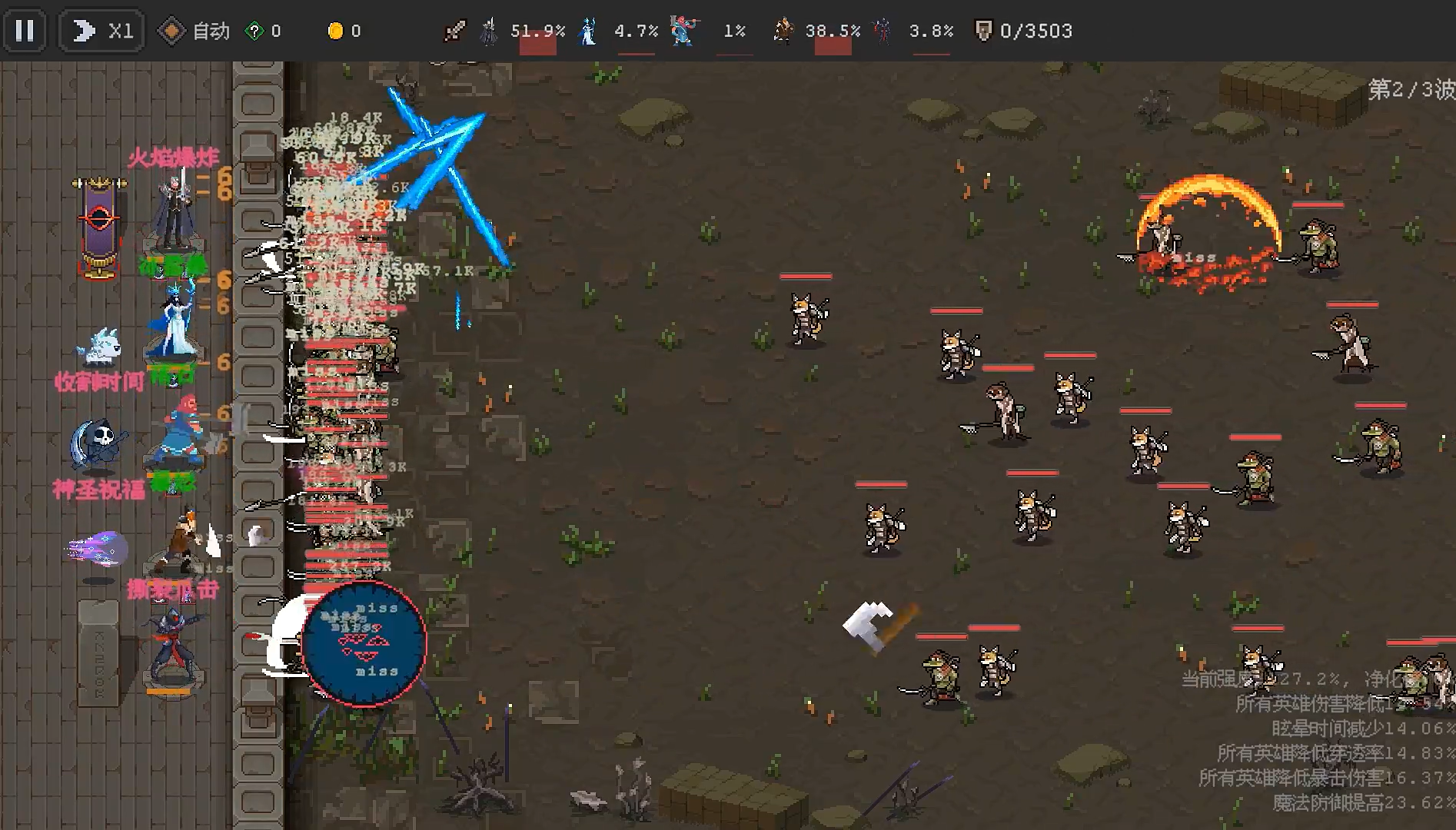Select the sword attack stat icon
Image resolution: width=1456 pixels, height=830 pixels.
454,29
